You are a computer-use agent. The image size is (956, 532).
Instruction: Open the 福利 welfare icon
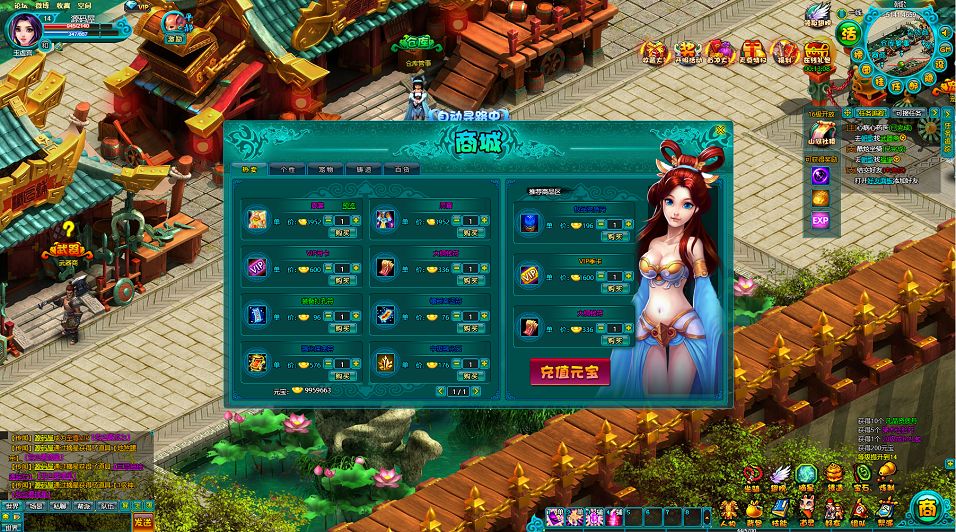(x=785, y=53)
